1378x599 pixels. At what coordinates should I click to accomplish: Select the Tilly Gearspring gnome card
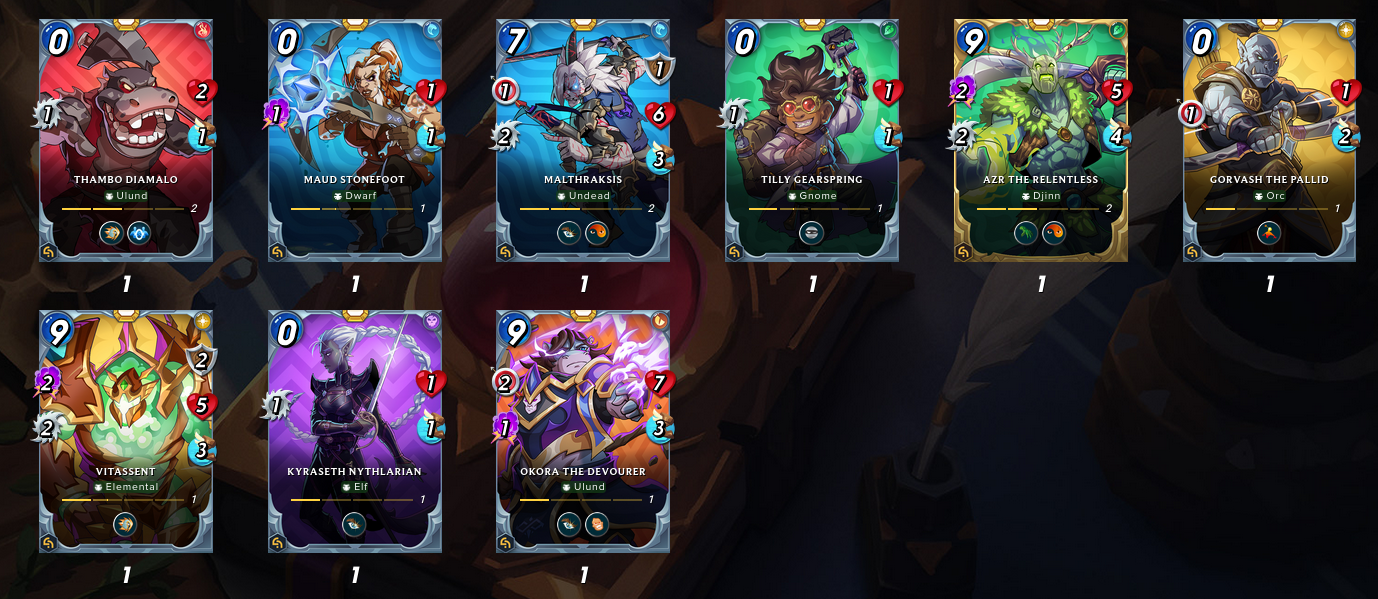[x=812, y=140]
